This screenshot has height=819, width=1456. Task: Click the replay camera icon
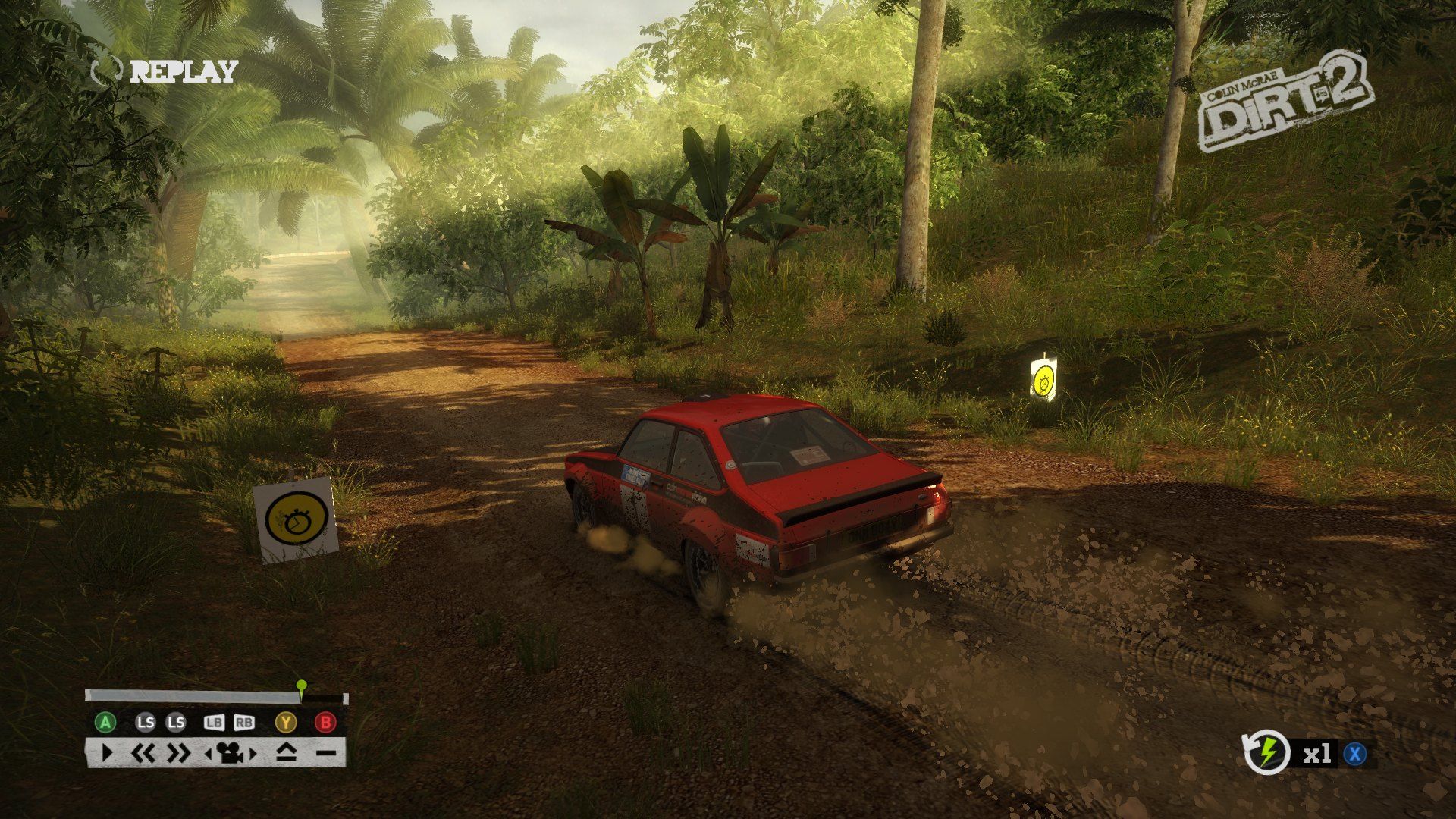(229, 753)
